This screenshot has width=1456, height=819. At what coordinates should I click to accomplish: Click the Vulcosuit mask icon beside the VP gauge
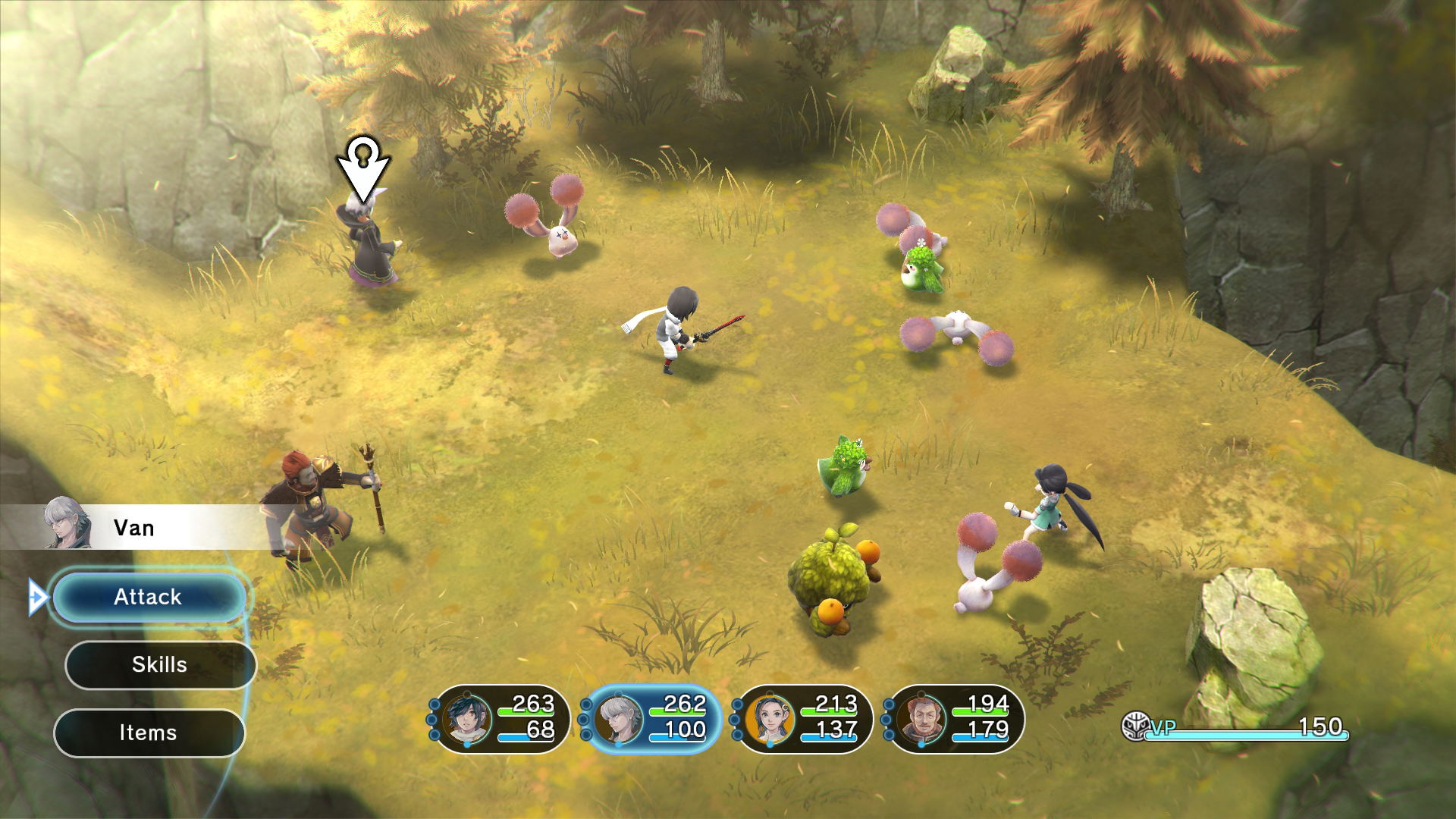coord(1135,724)
